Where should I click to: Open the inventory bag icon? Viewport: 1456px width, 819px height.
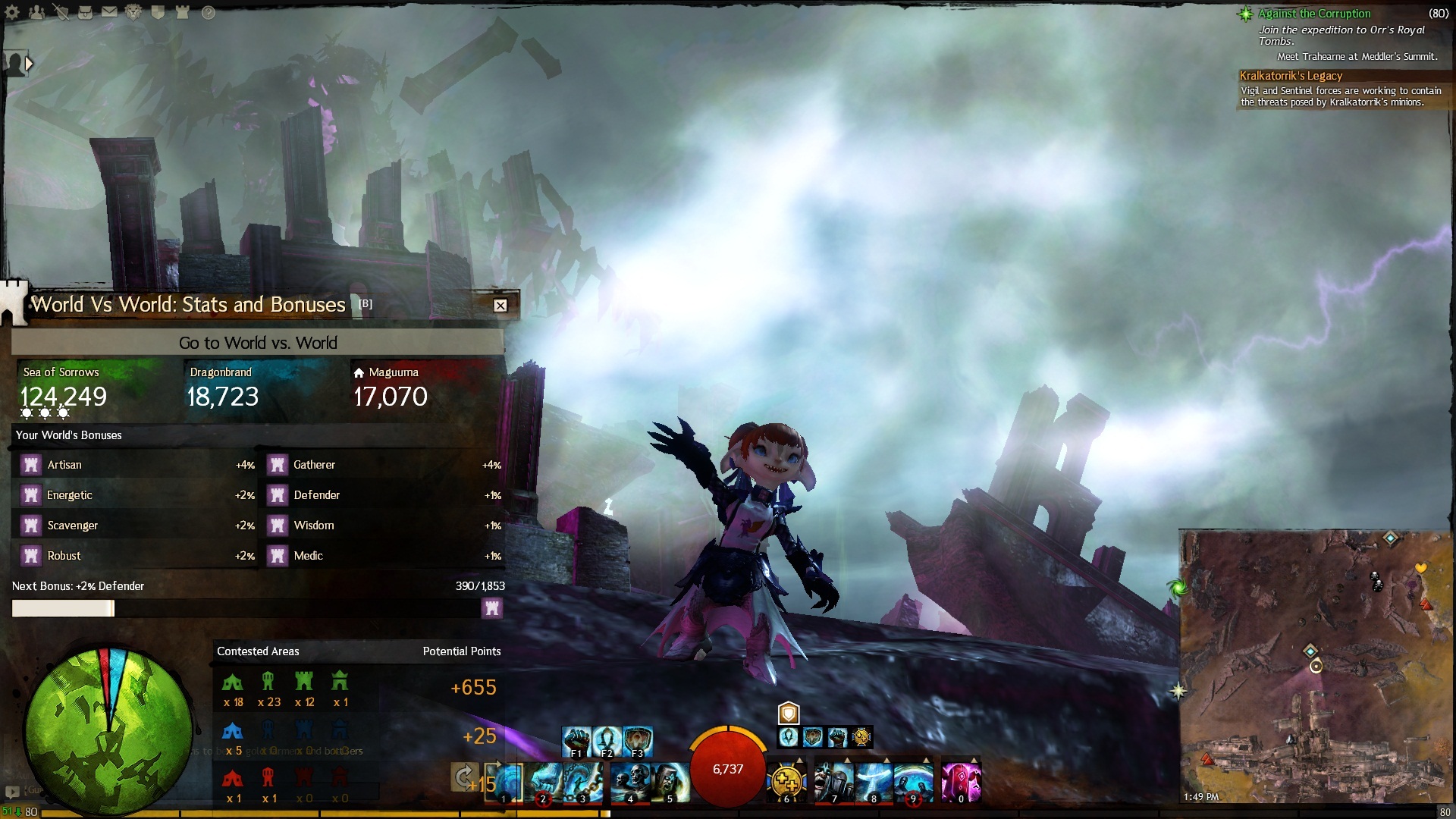[x=86, y=12]
